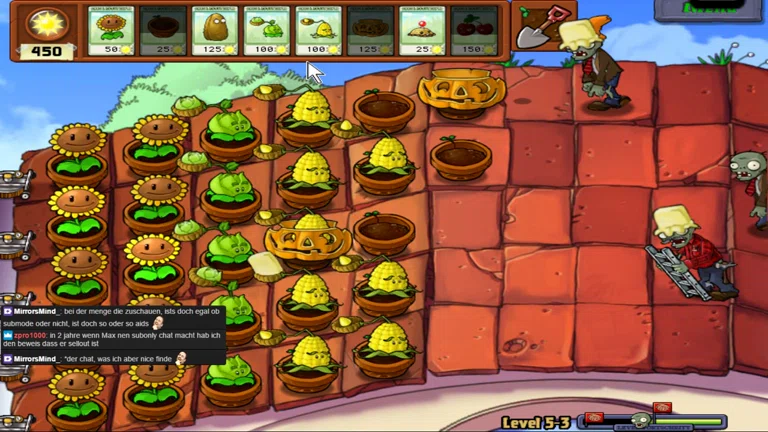Choose the Flower Pot seed packet

(163, 31)
